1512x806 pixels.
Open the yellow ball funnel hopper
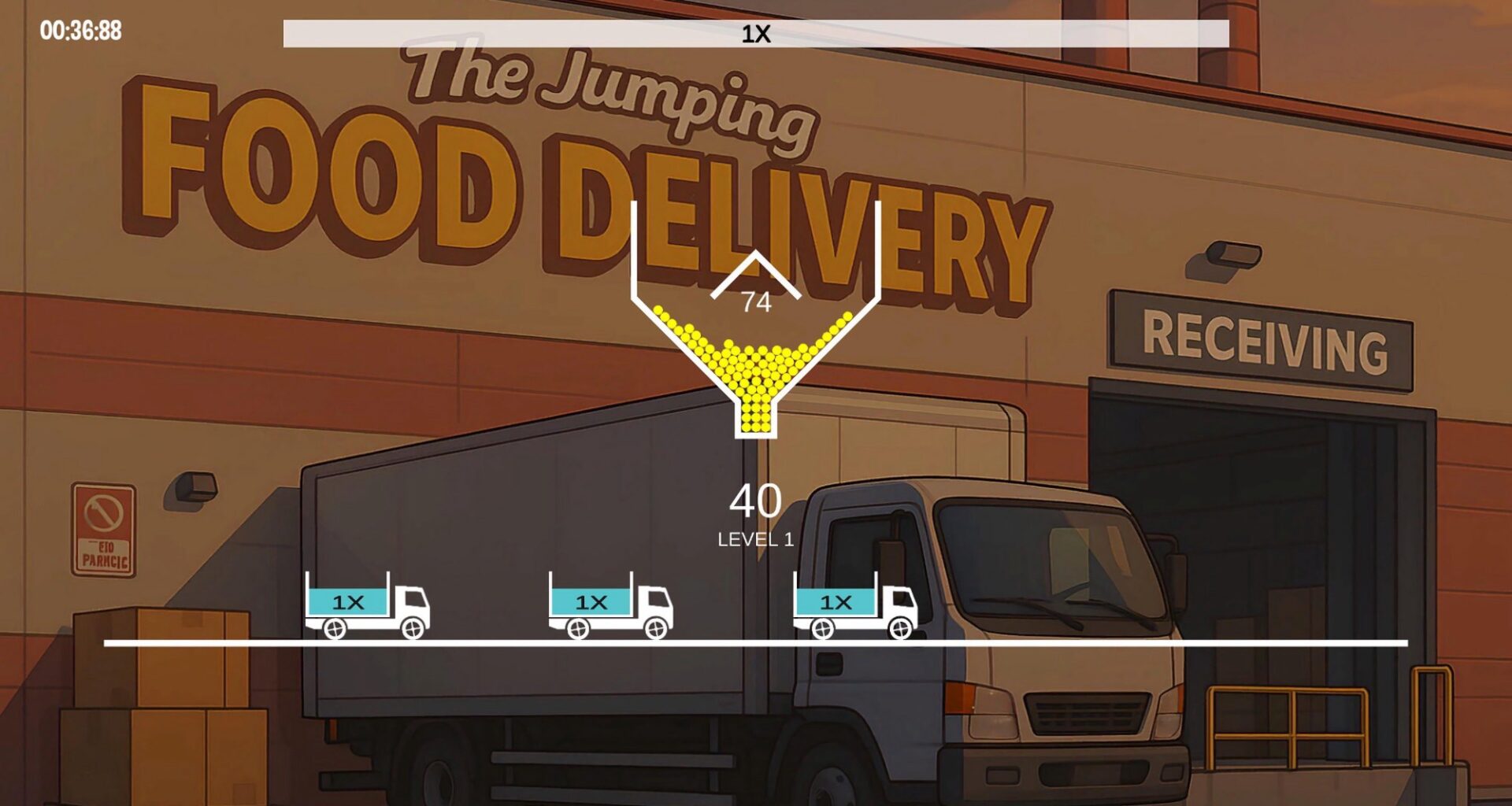click(755, 370)
